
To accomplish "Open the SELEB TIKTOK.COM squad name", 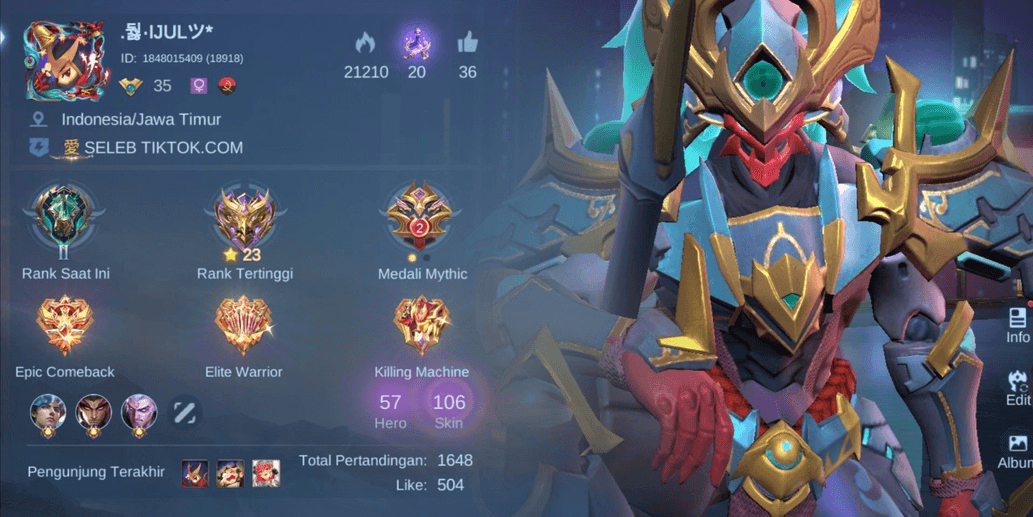I will tap(163, 148).
